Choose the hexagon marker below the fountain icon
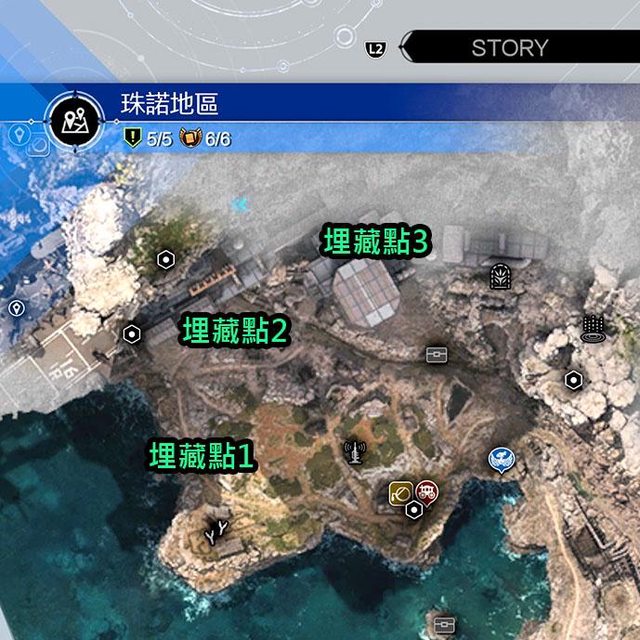 click(573, 380)
